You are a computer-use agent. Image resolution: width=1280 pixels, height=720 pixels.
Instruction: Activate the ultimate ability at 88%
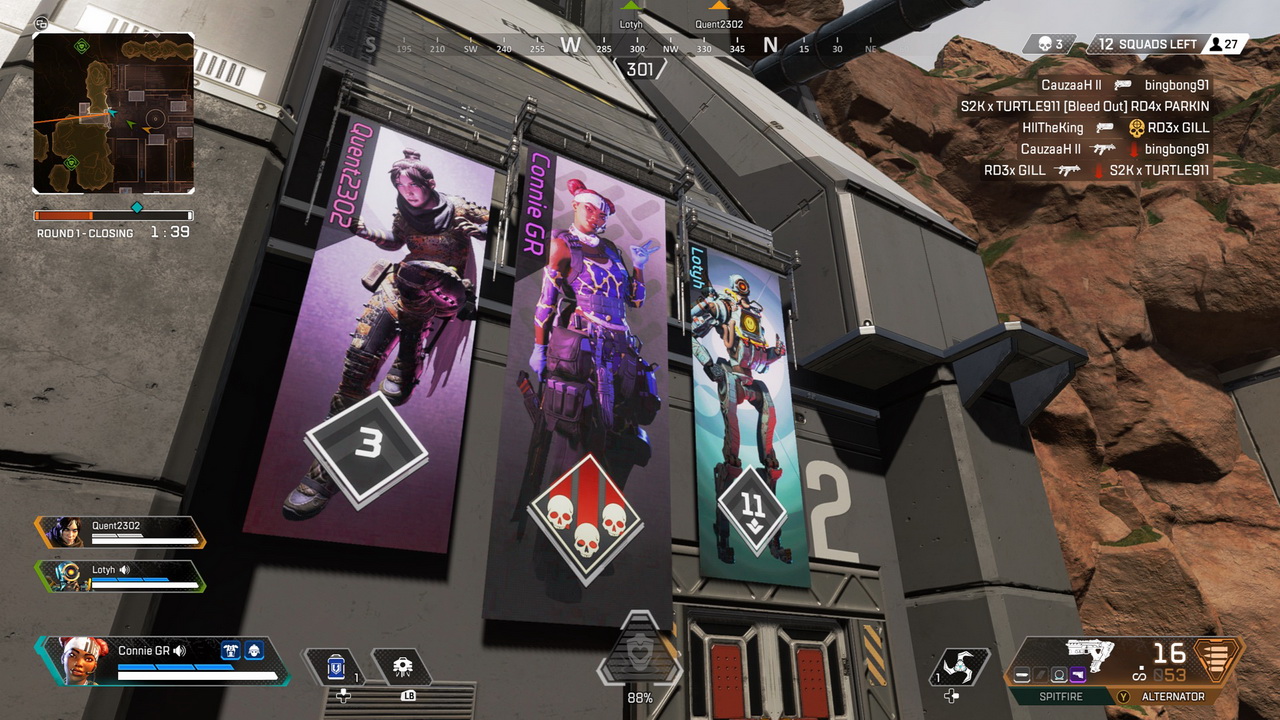(638, 655)
